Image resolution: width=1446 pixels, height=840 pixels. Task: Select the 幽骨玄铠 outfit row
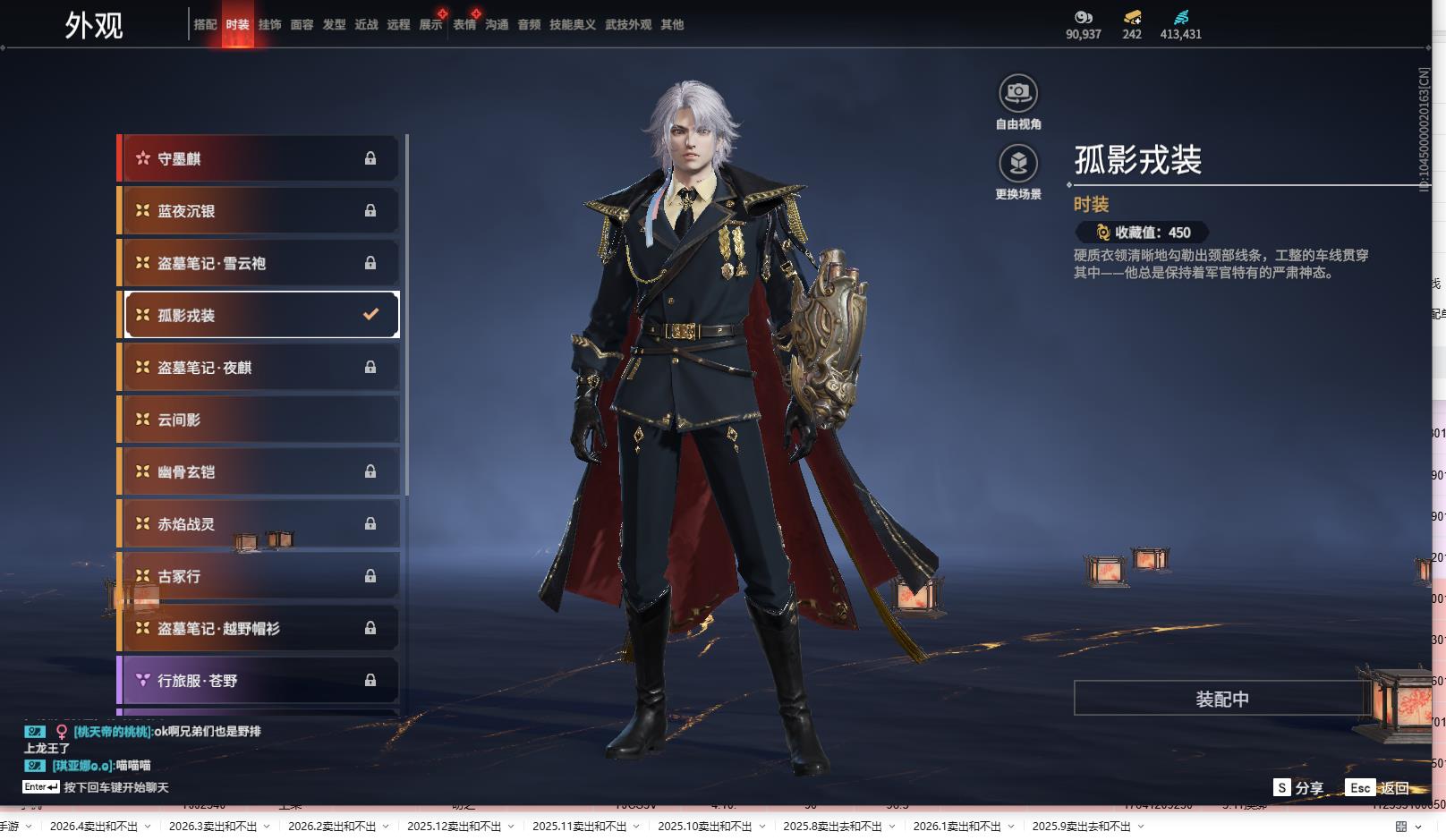pyautogui.click(x=259, y=471)
